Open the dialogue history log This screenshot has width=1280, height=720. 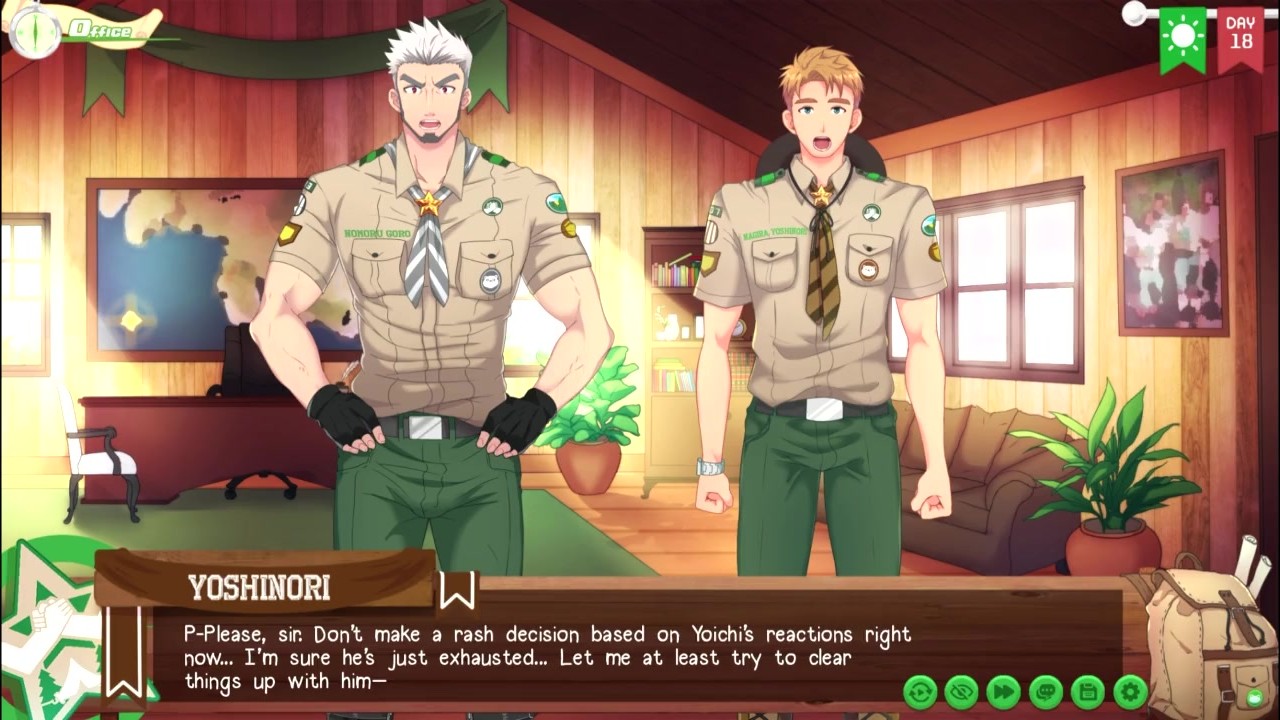pyautogui.click(x=1046, y=691)
